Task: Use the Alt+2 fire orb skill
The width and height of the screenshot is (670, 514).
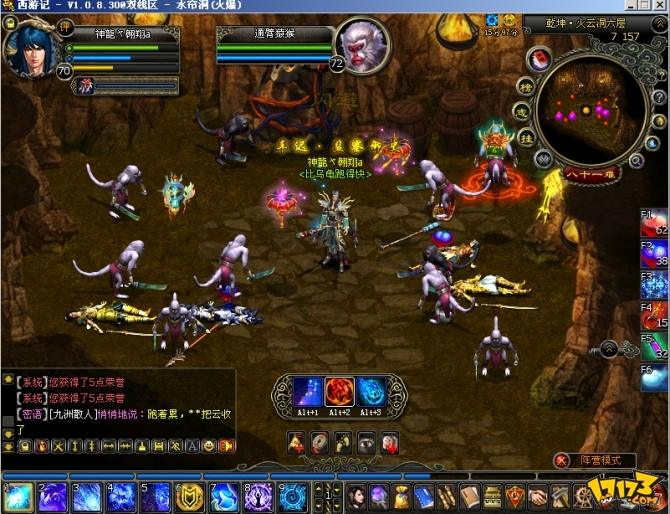Action: 339,392
